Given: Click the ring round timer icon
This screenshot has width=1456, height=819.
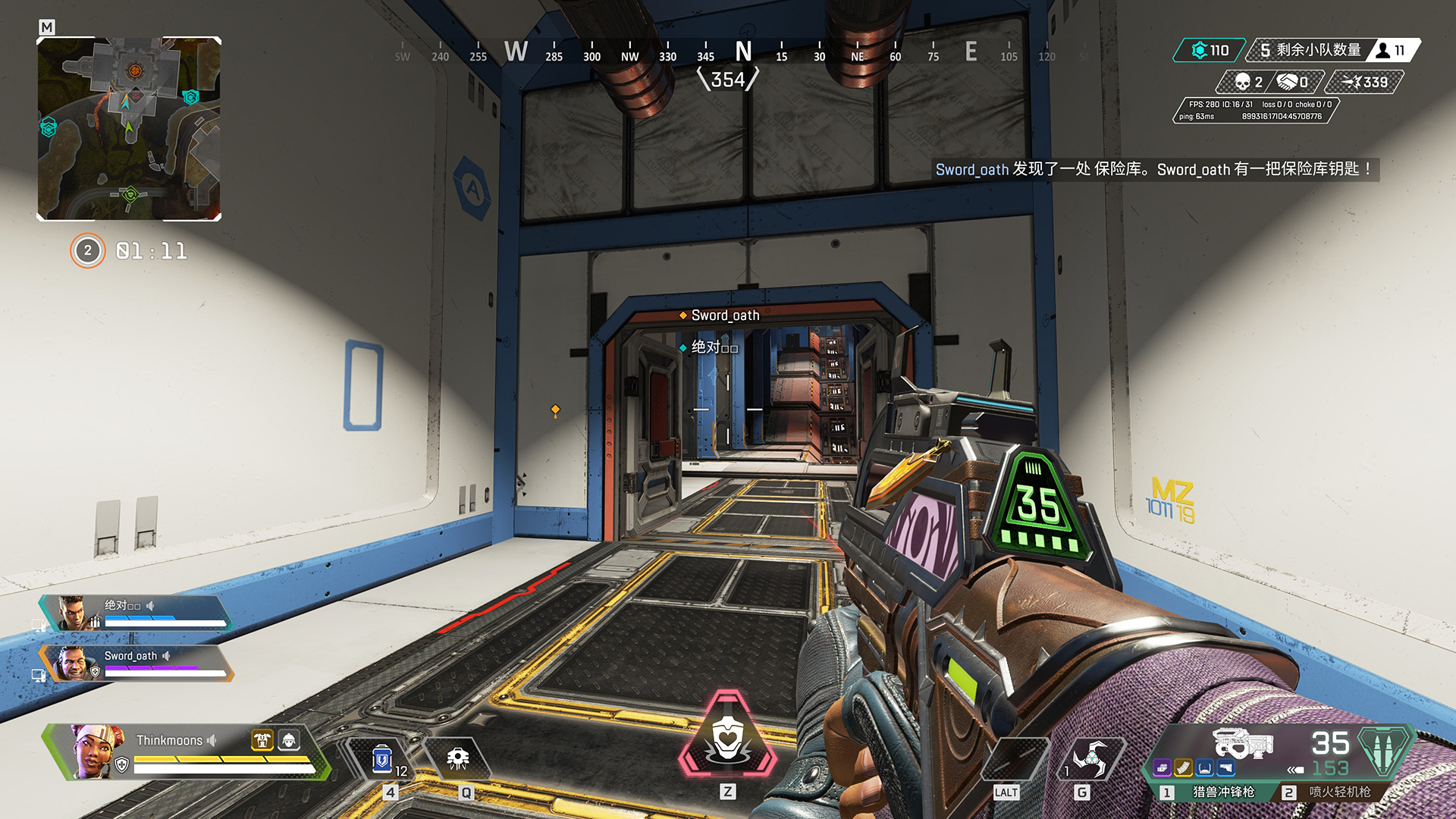Looking at the screenshot, I should coord(88,251).
